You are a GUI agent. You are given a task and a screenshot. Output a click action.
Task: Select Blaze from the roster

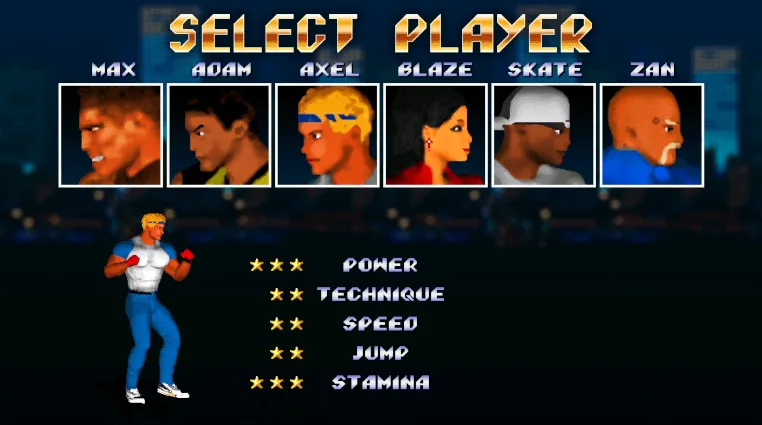(x=435, y=135)
